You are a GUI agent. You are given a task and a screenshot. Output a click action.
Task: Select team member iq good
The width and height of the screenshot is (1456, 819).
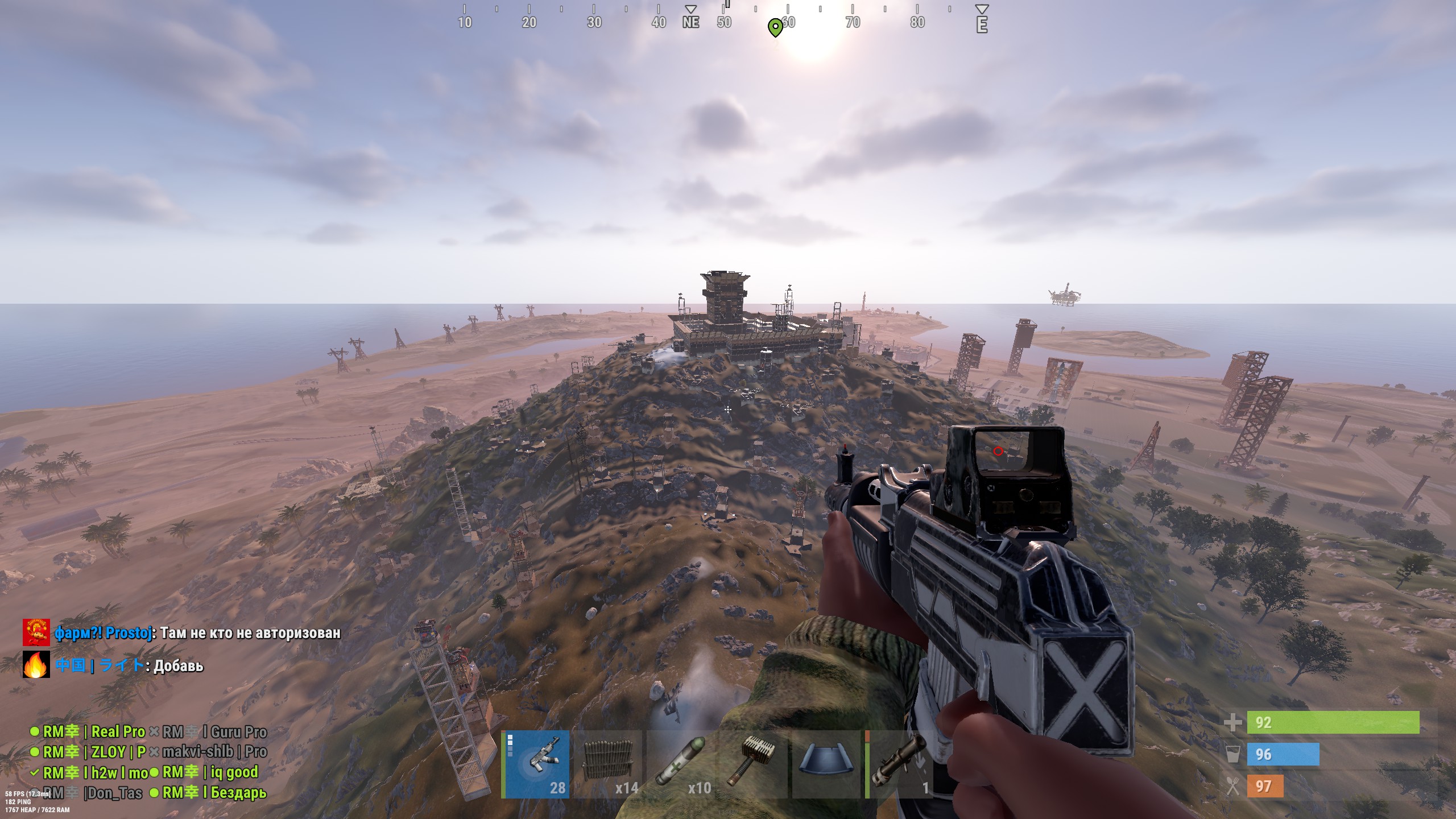click(x=210, y=772)
